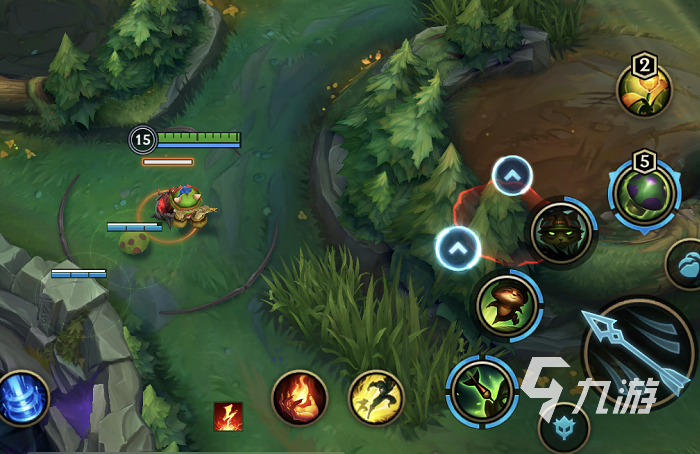Viewport: 700px width, 454px height.
Task: Level up the Move Quick ability
Action: point(458,248)
